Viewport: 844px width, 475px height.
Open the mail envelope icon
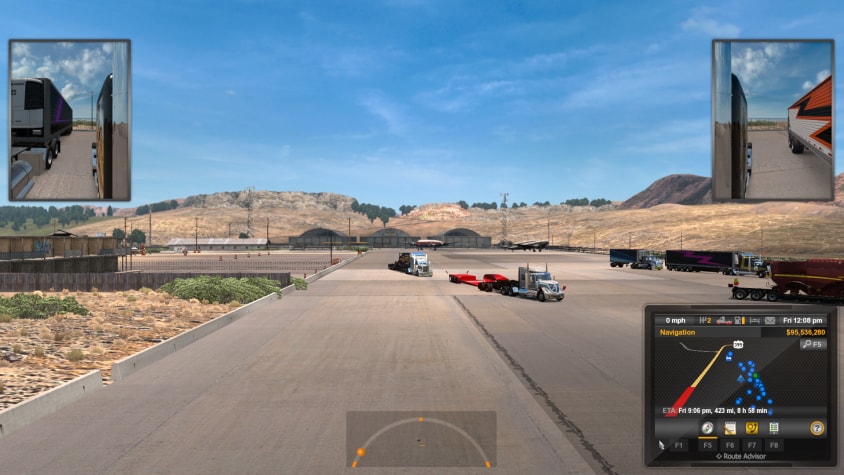[x=770, y=320]
